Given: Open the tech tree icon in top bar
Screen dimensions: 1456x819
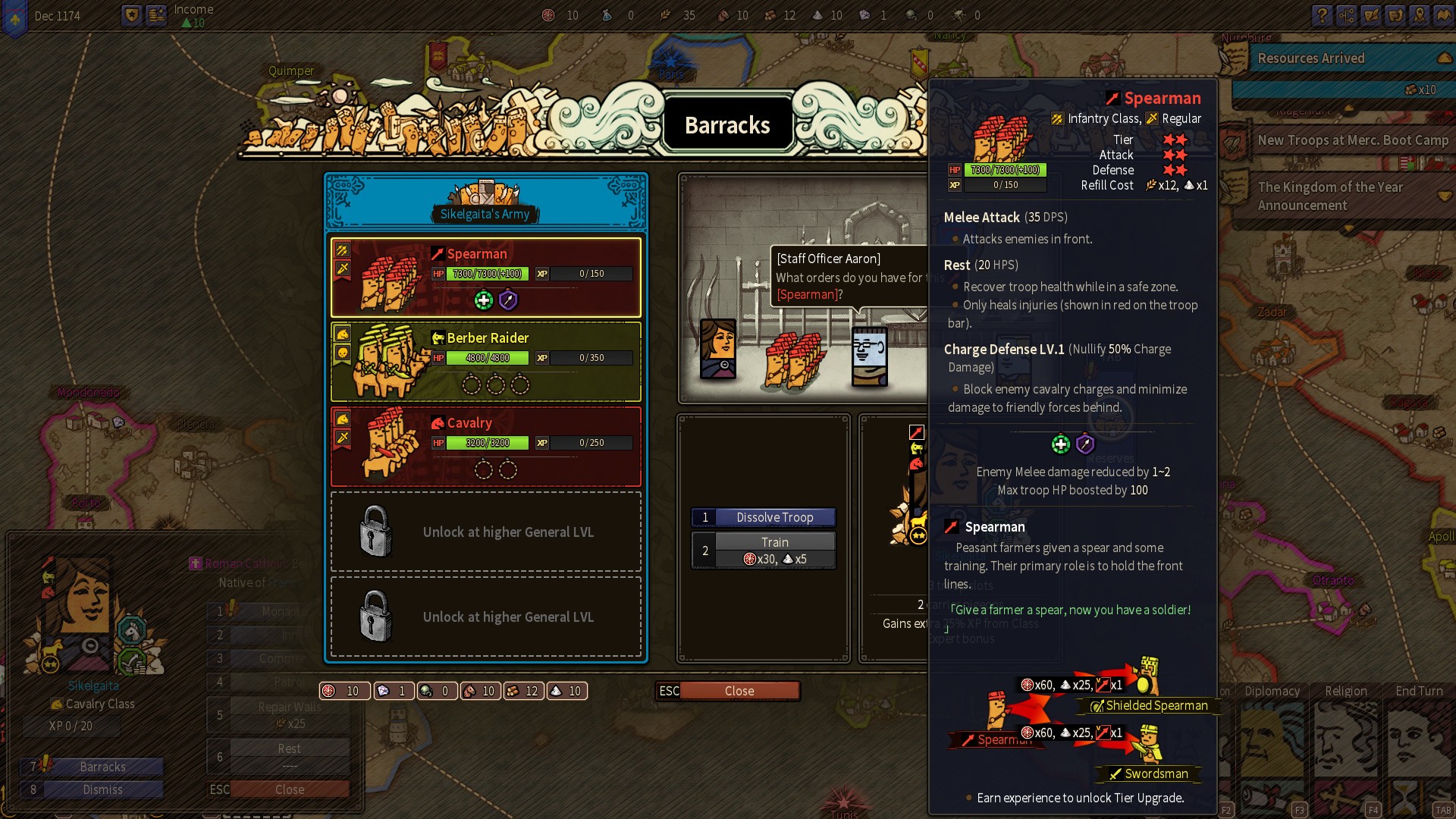Looking at the screenshot, I should click(x=1346, y=15).
